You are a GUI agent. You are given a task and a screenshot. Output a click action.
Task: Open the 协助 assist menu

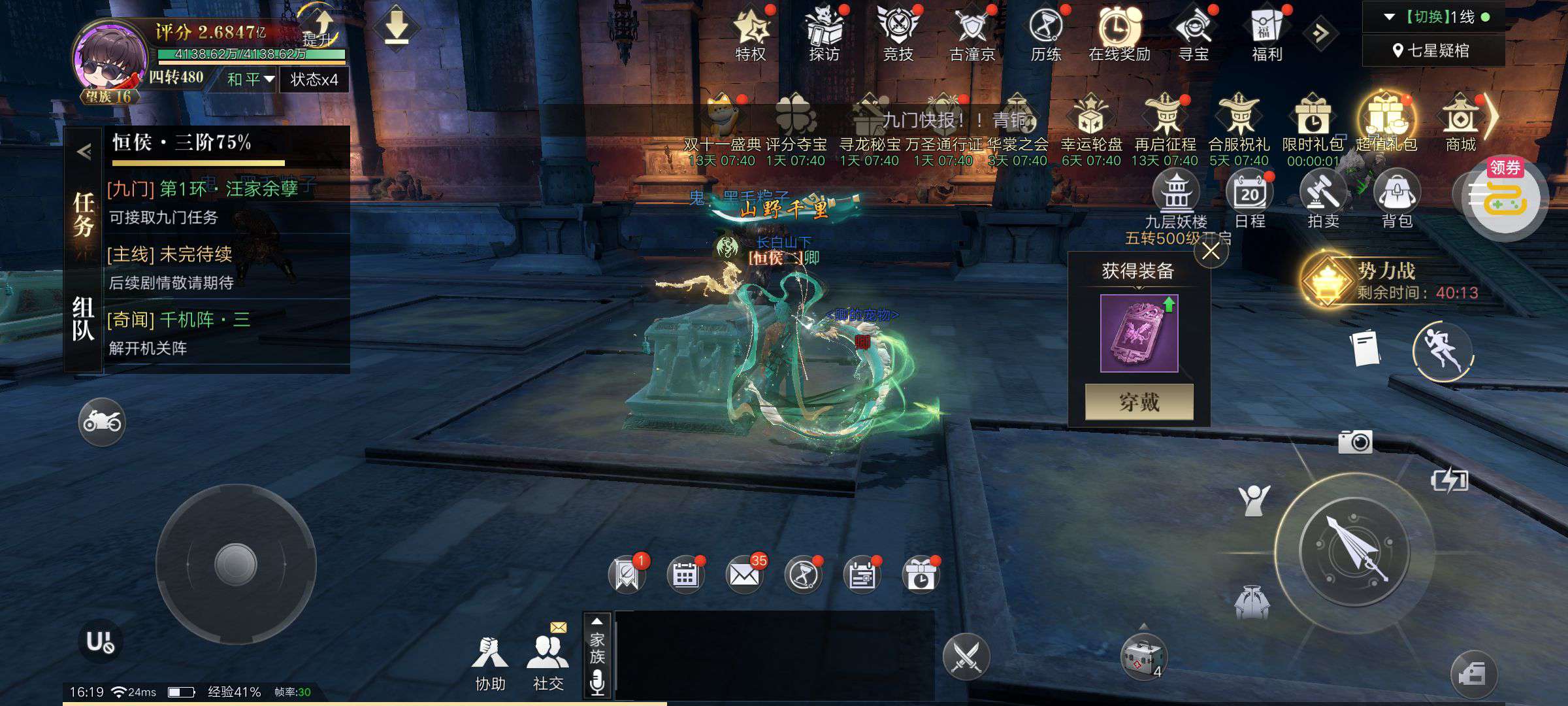point(490,662)
